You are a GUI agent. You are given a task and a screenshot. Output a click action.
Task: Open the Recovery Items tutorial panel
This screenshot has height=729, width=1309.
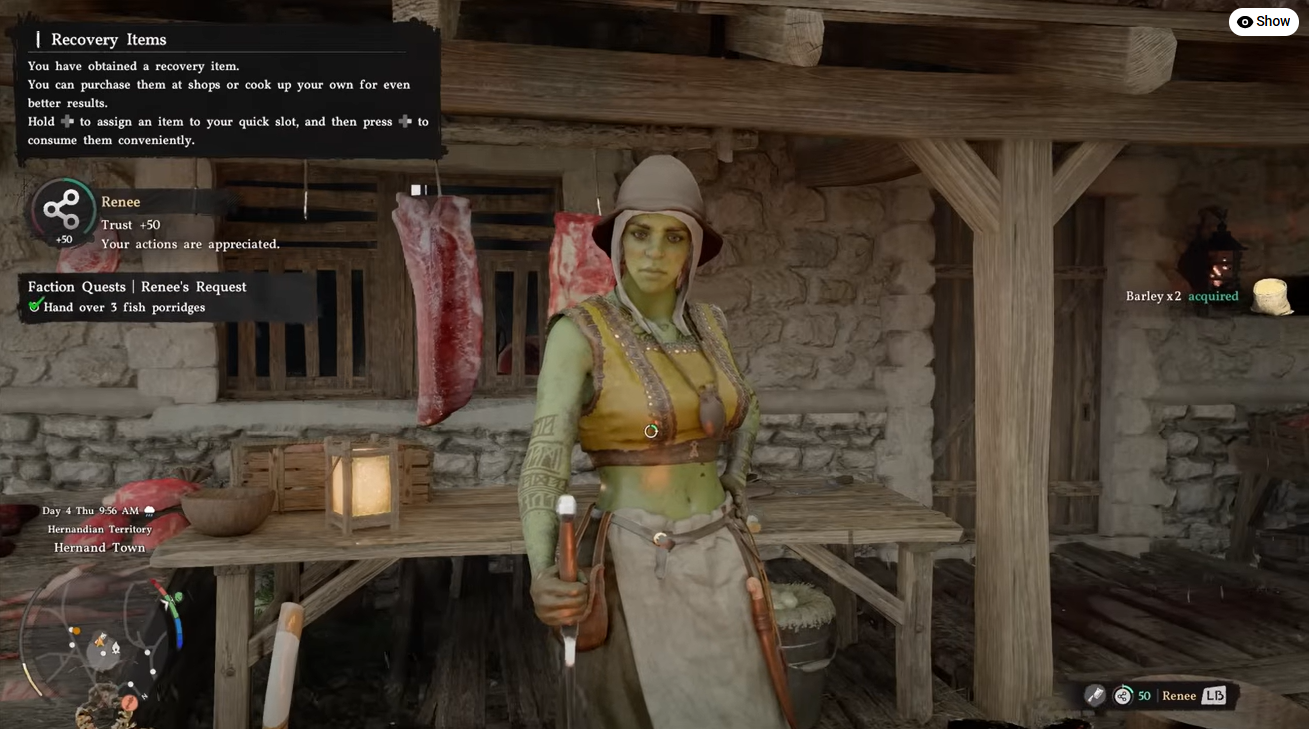tap(227, 90)
